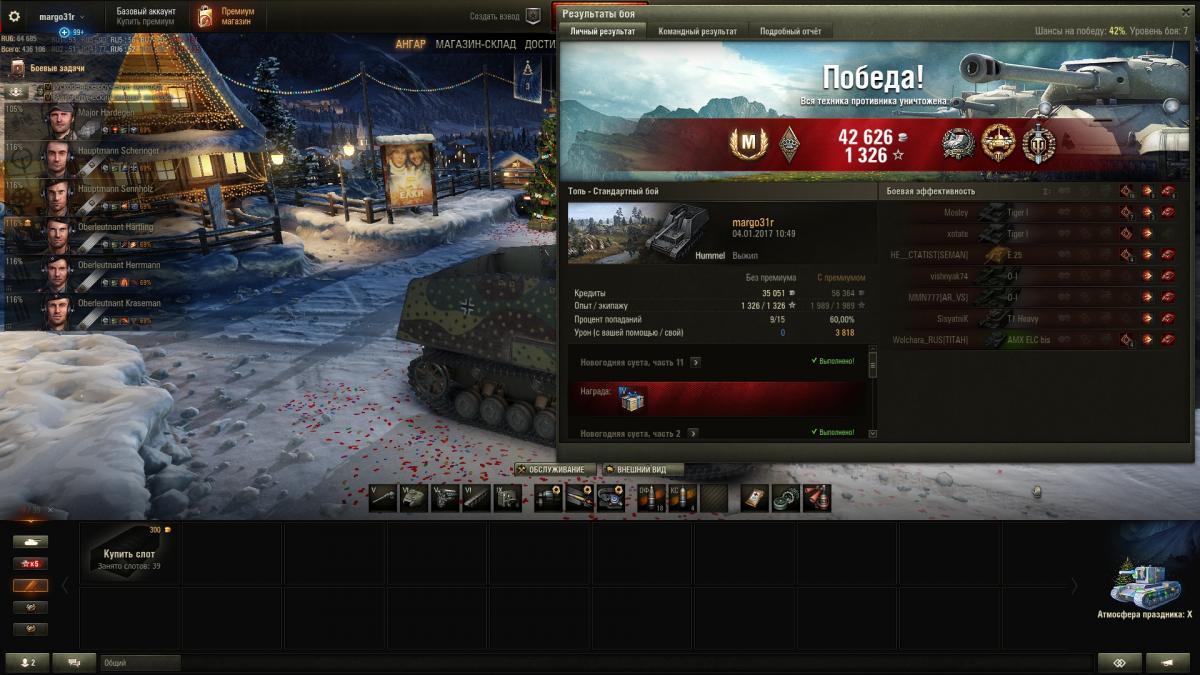This screenshot has height=675, width=1200.
Task: Open Боевые задачи missions panel
Action: (56, 68)
